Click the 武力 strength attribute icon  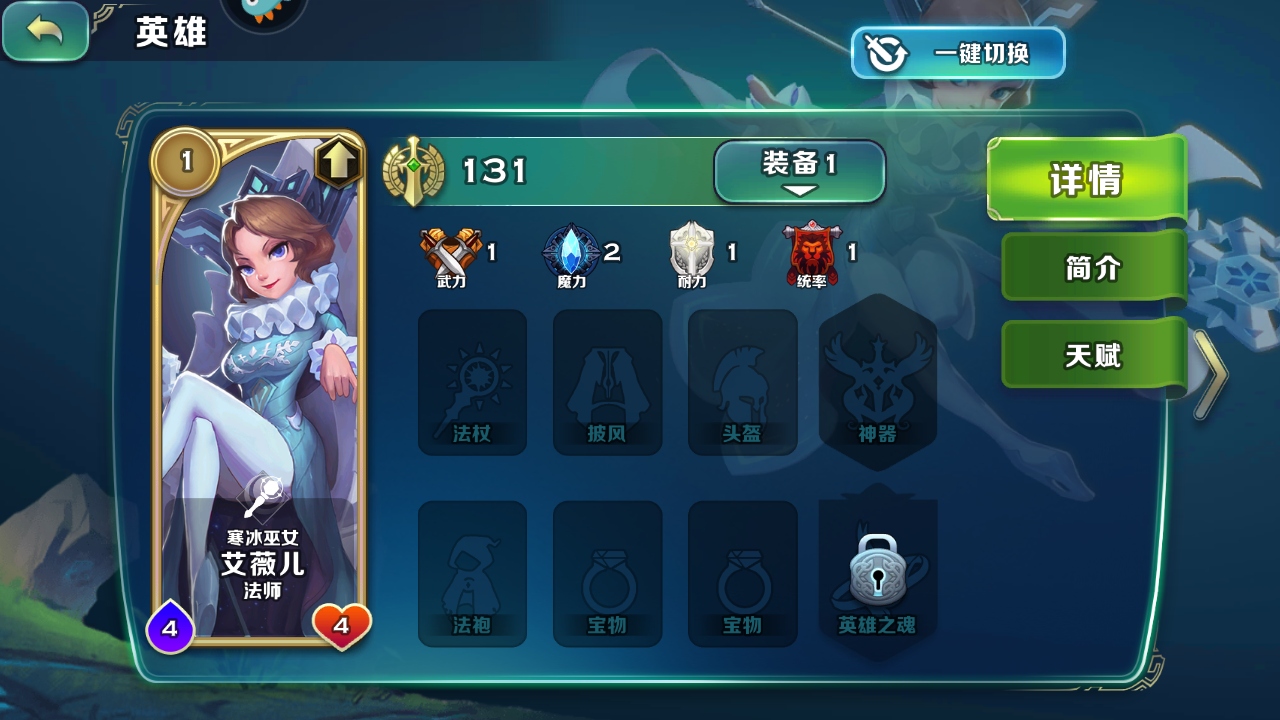click(451, 253)
